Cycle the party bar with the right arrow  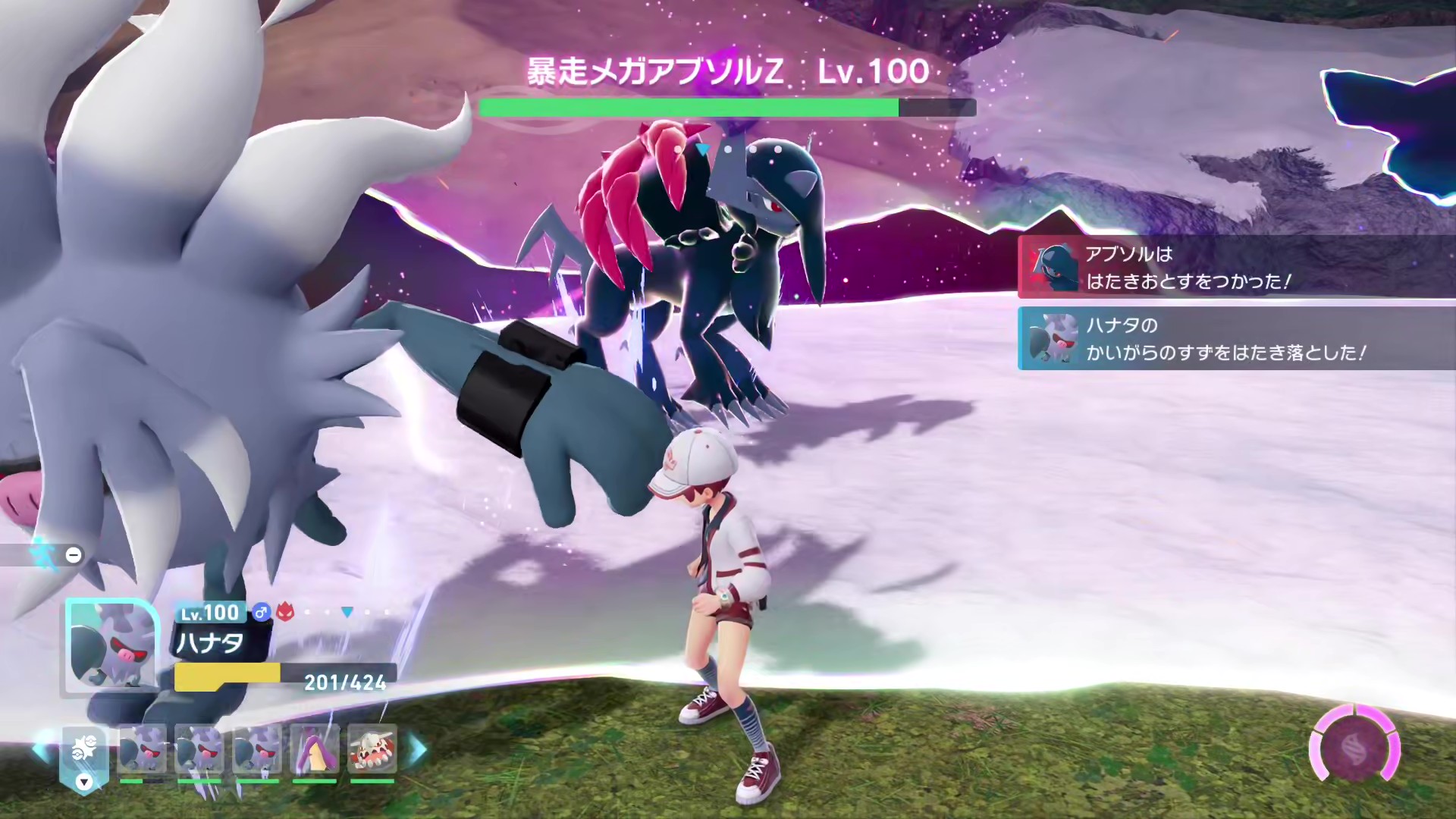coord(418,749)
